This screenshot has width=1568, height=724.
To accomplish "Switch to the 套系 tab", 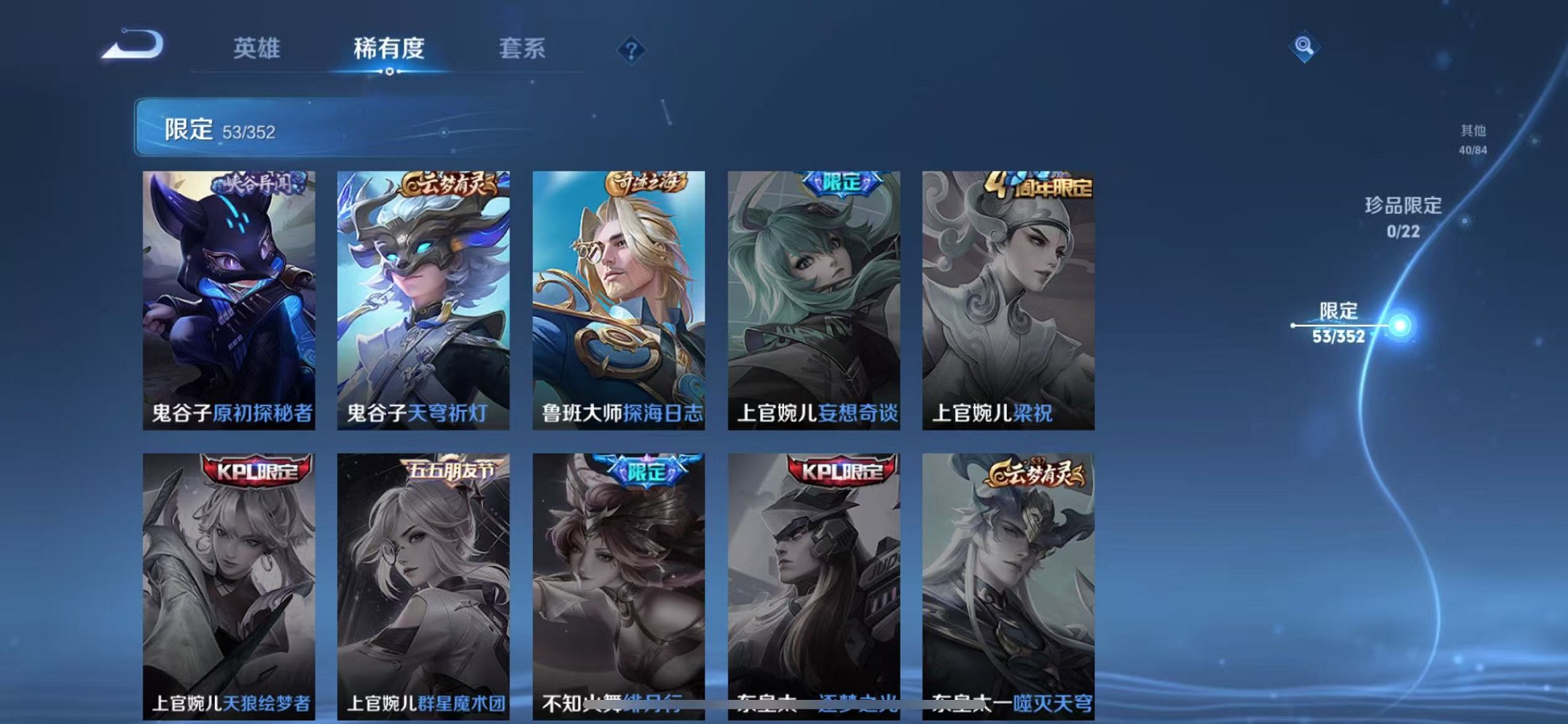I will (523, 50).
